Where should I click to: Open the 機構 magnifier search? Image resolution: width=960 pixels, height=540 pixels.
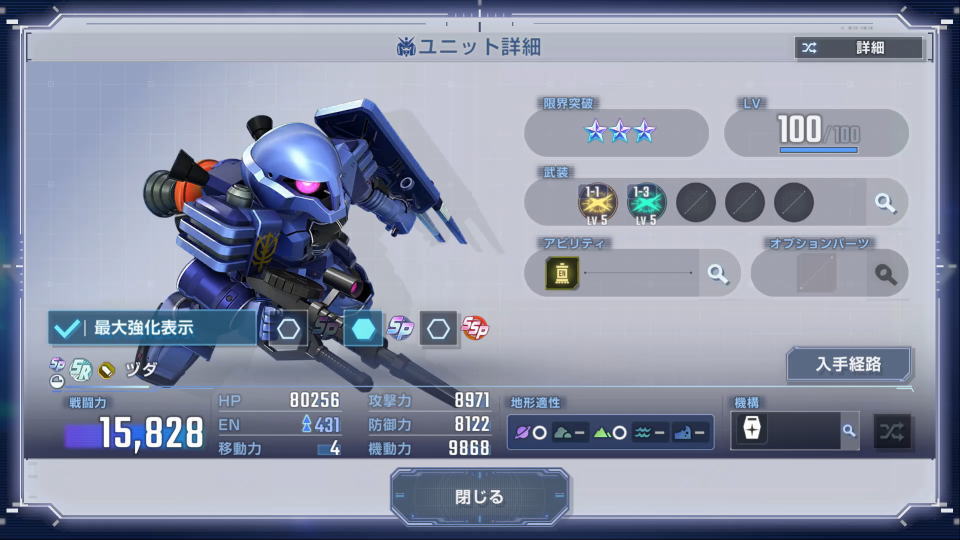coord(849,431)
